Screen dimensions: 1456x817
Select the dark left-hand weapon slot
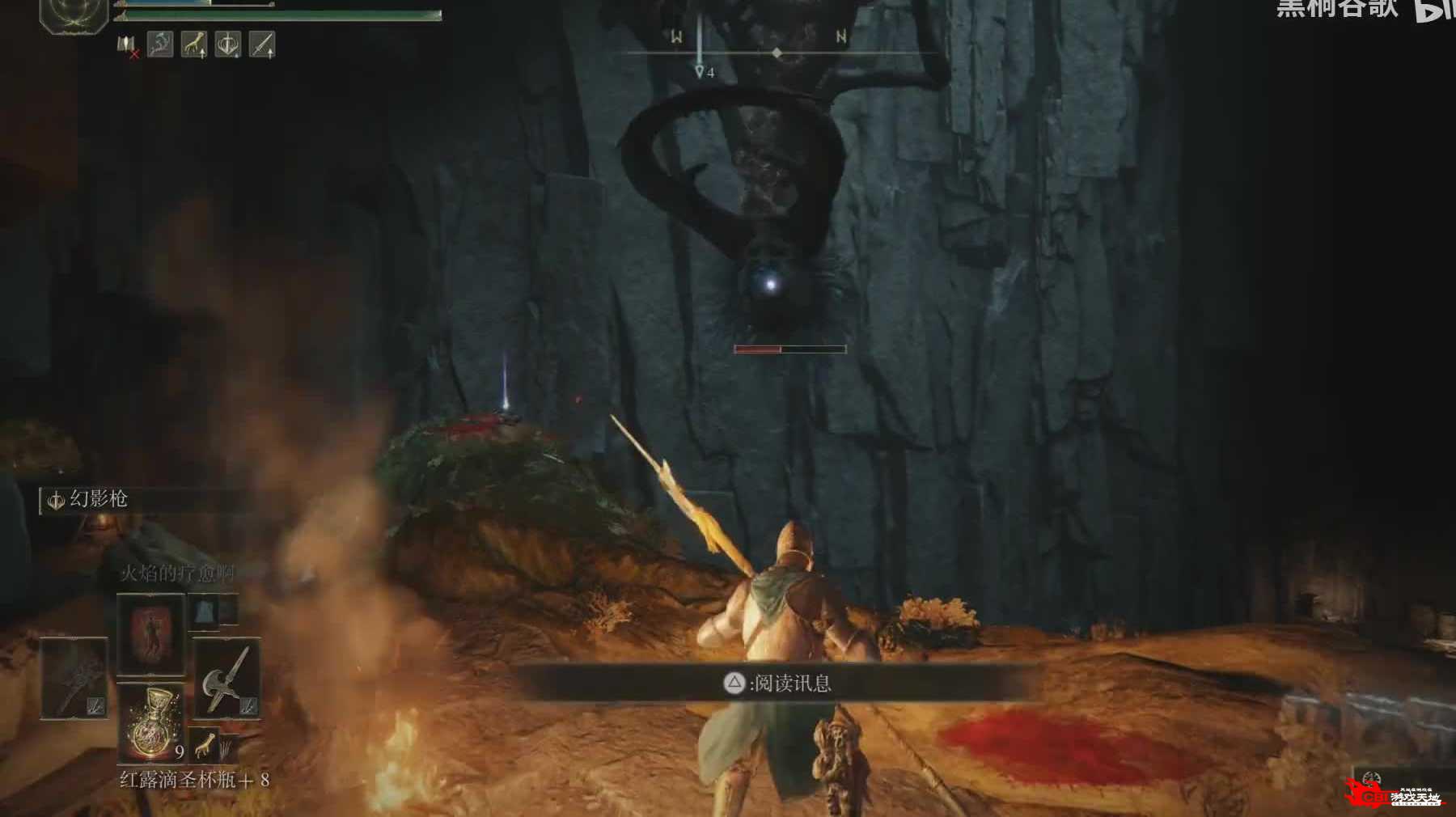[74, 678]
